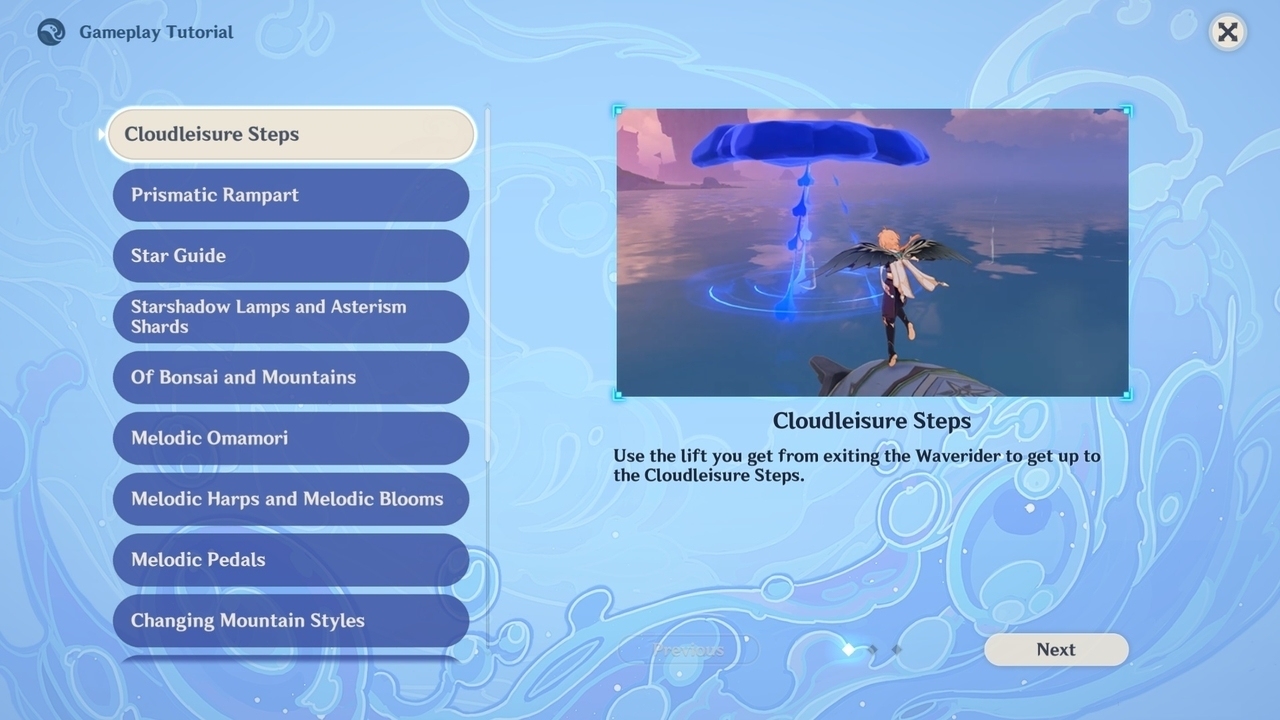Show the Melodic Omamori tutorial
Viewport: 1280px width, 720px height.
point(290,438)
